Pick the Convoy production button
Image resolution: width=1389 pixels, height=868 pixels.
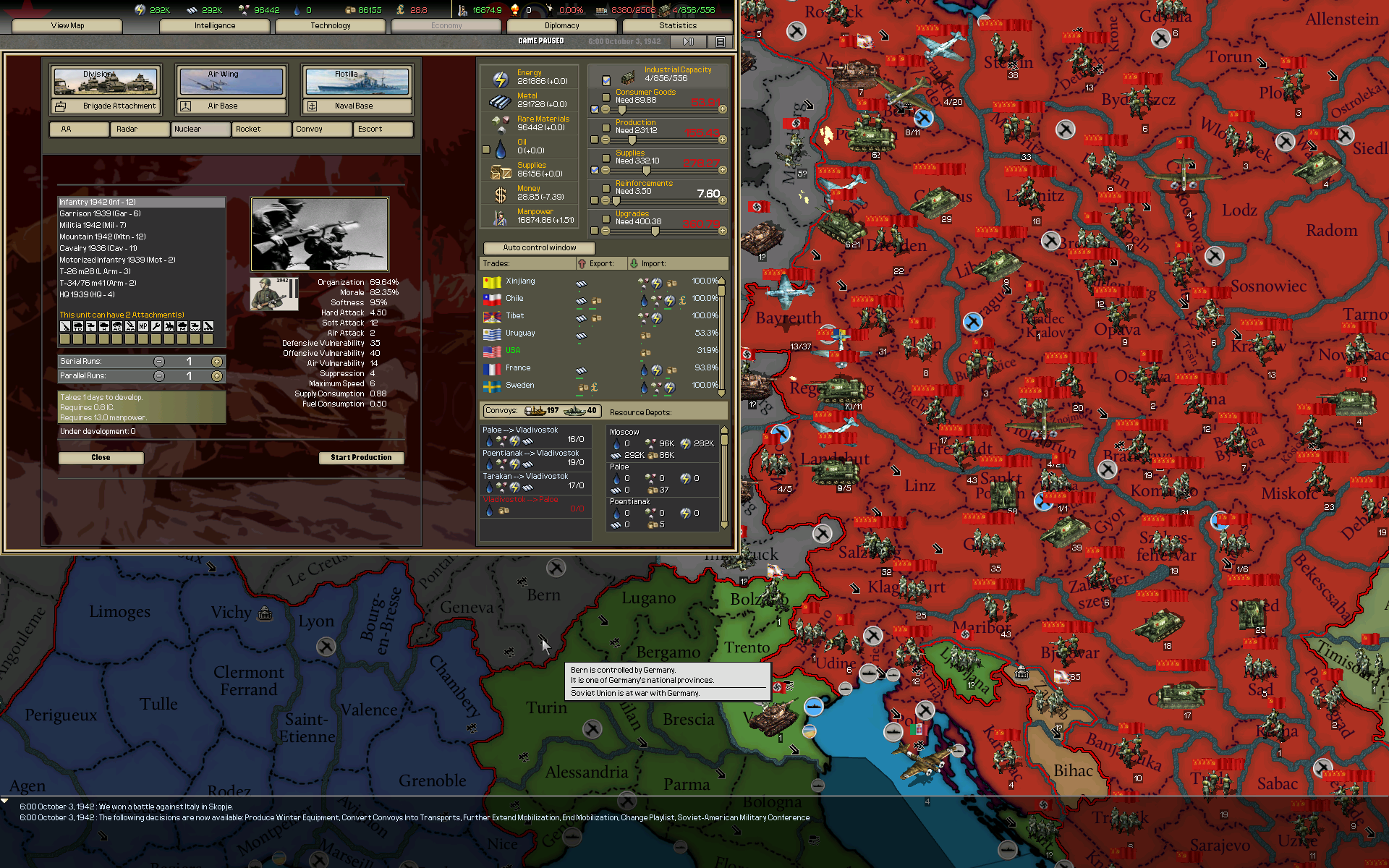pyautogui.click(x=322, y=129)
